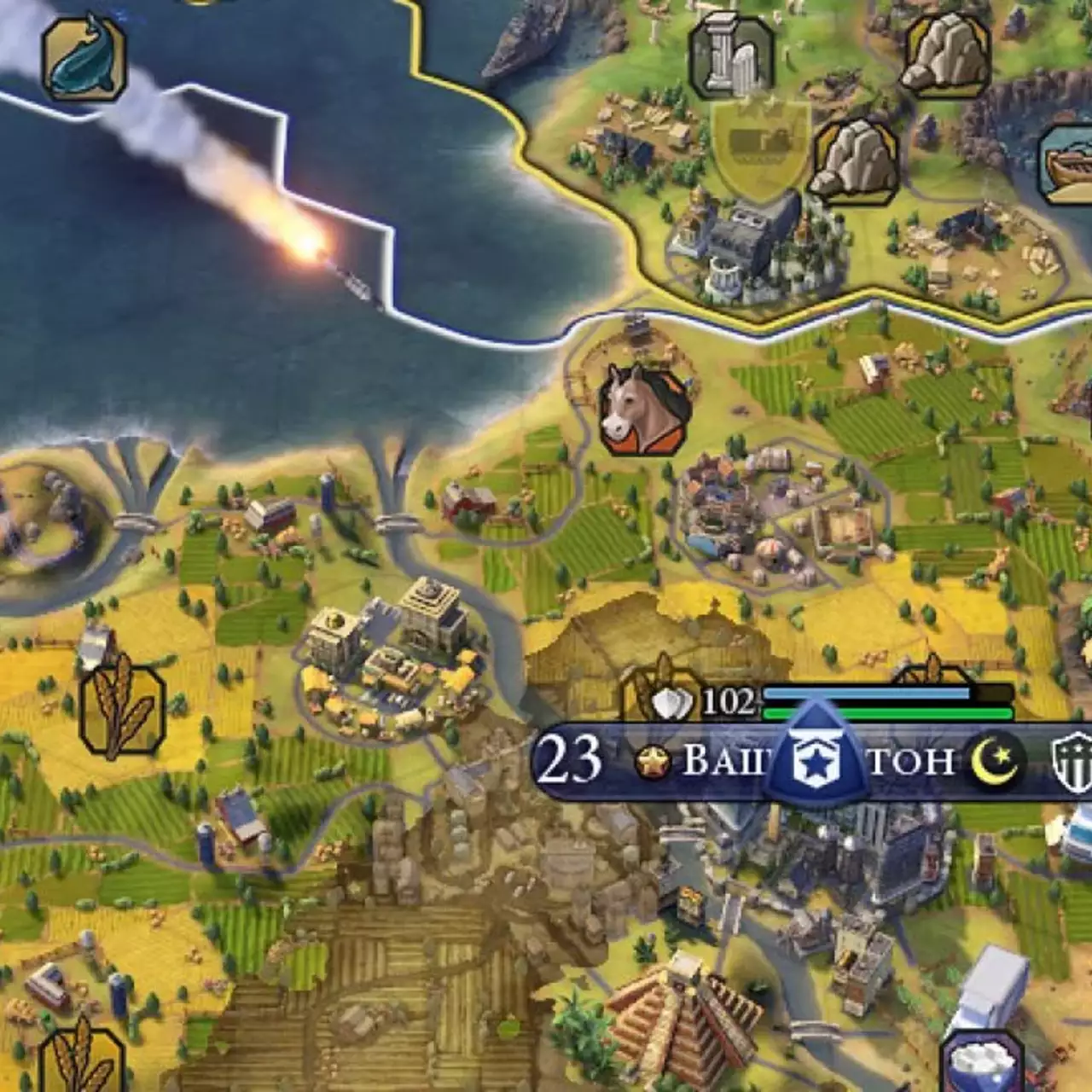The height and width of the screenshot is (1092, 1092).
Task: Select the blue district pin with the star
Action: [x=817, y=751]
